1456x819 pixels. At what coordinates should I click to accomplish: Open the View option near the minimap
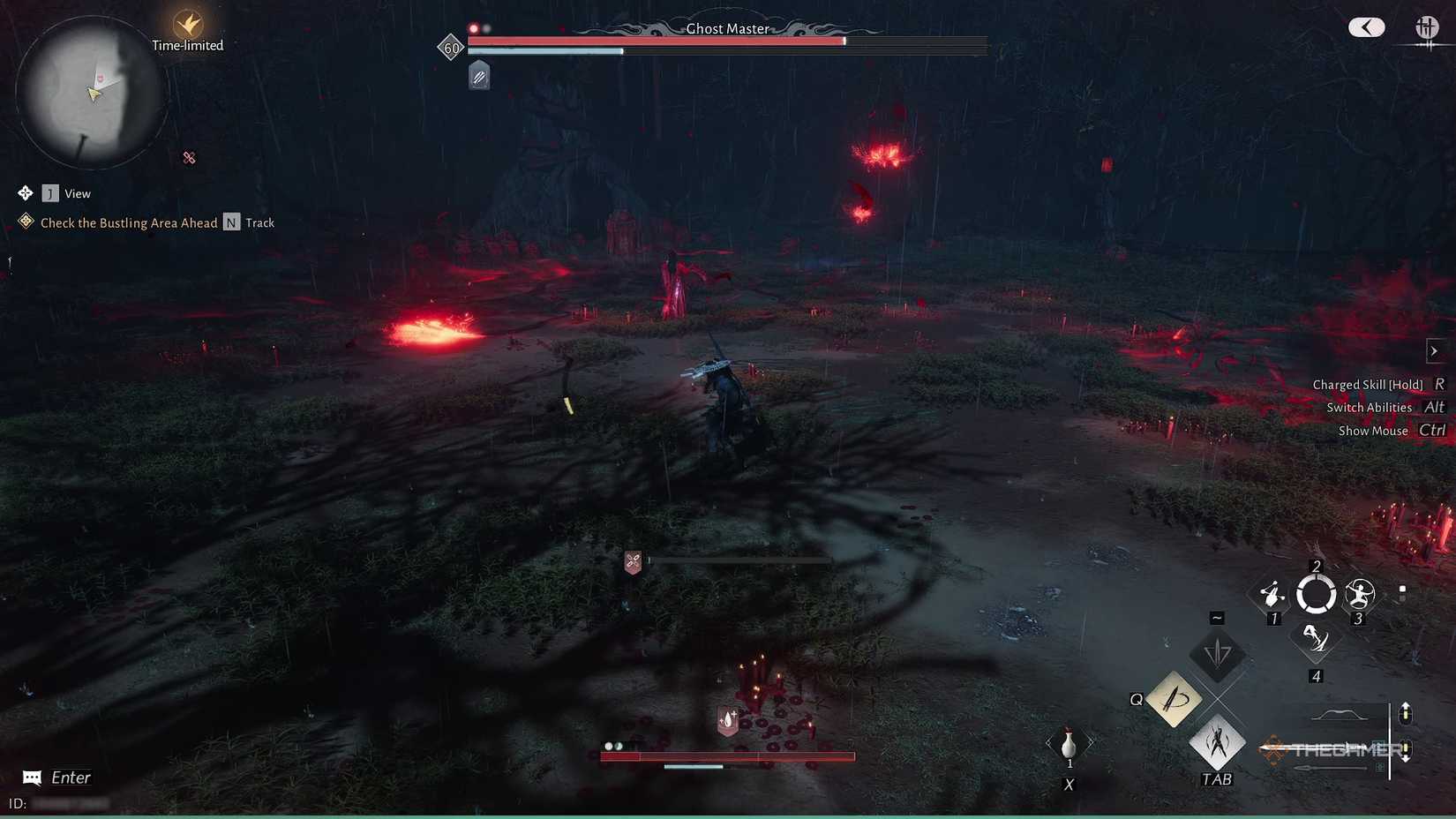pos(78,193)
